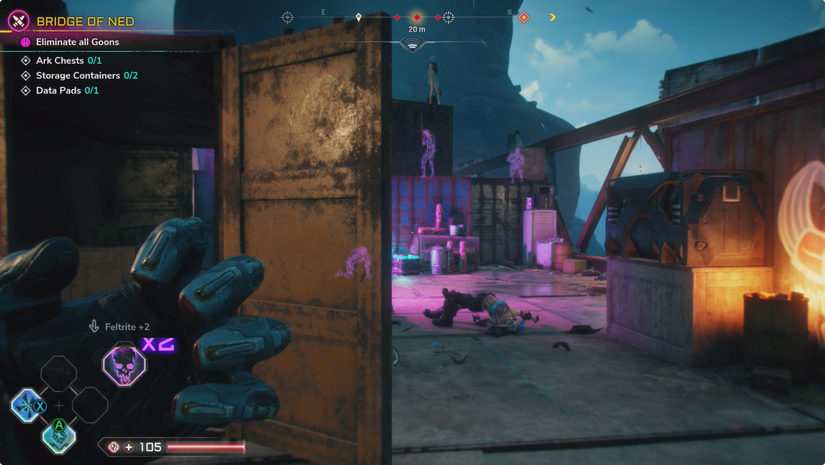Image resolution: width=825 pixels, height=465 pixels.
Task: Click the Eliminate all Goons objective
Action: click(77, 42)
